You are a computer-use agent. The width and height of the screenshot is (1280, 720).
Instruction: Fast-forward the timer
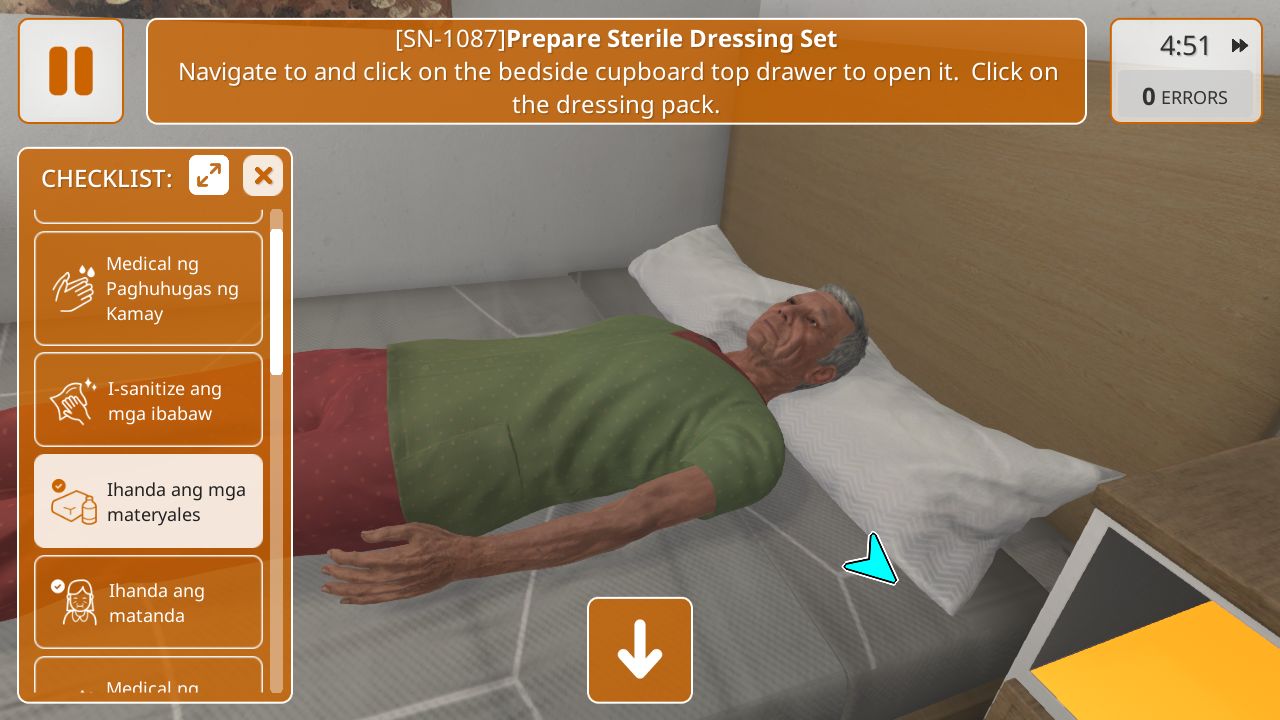point(1240,46)
